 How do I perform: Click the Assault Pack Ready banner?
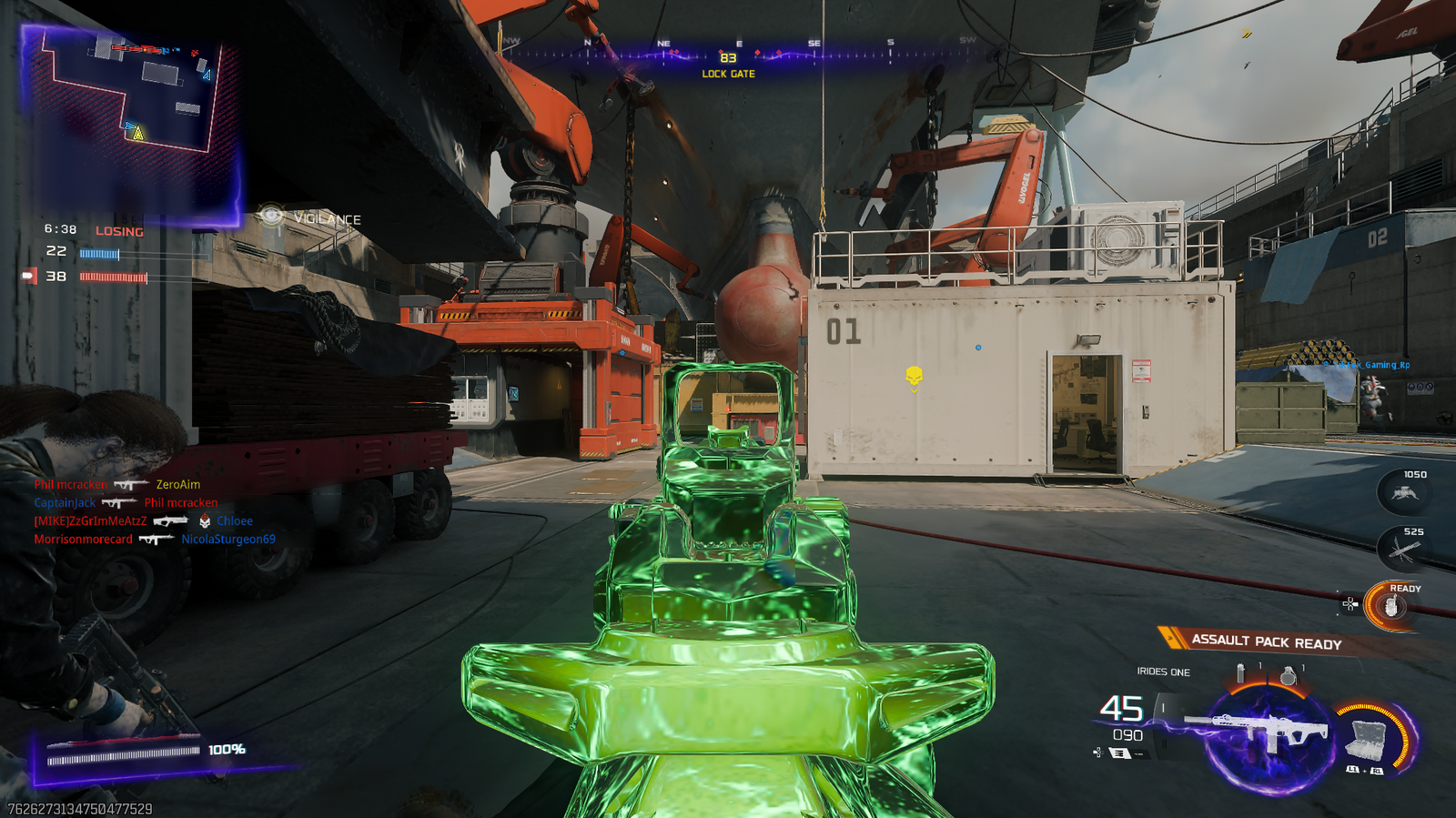pyautogui.click(x=1265, y=641)
